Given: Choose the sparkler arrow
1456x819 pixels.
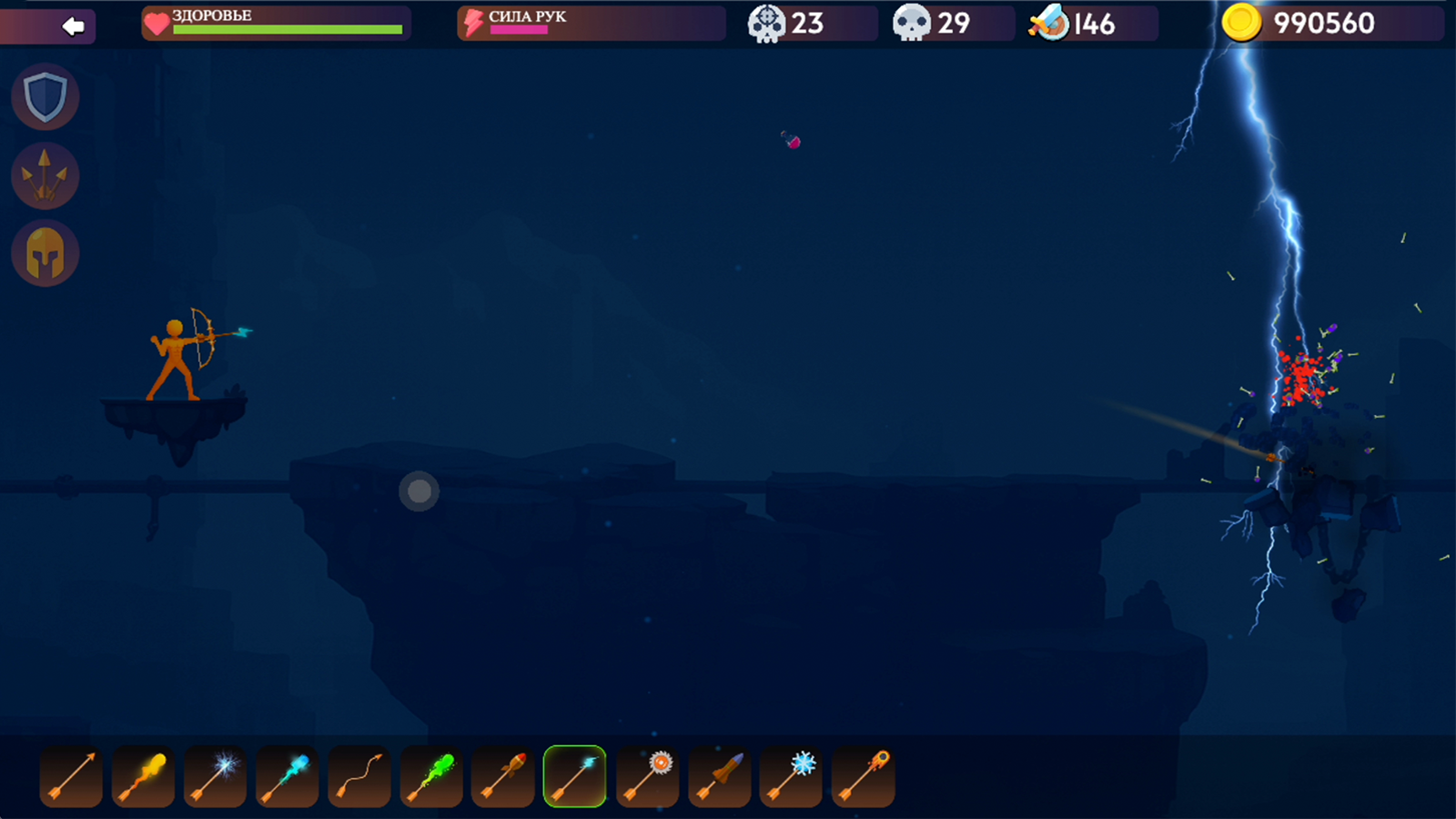Looking at the screenshot, I should click(215, 777).
